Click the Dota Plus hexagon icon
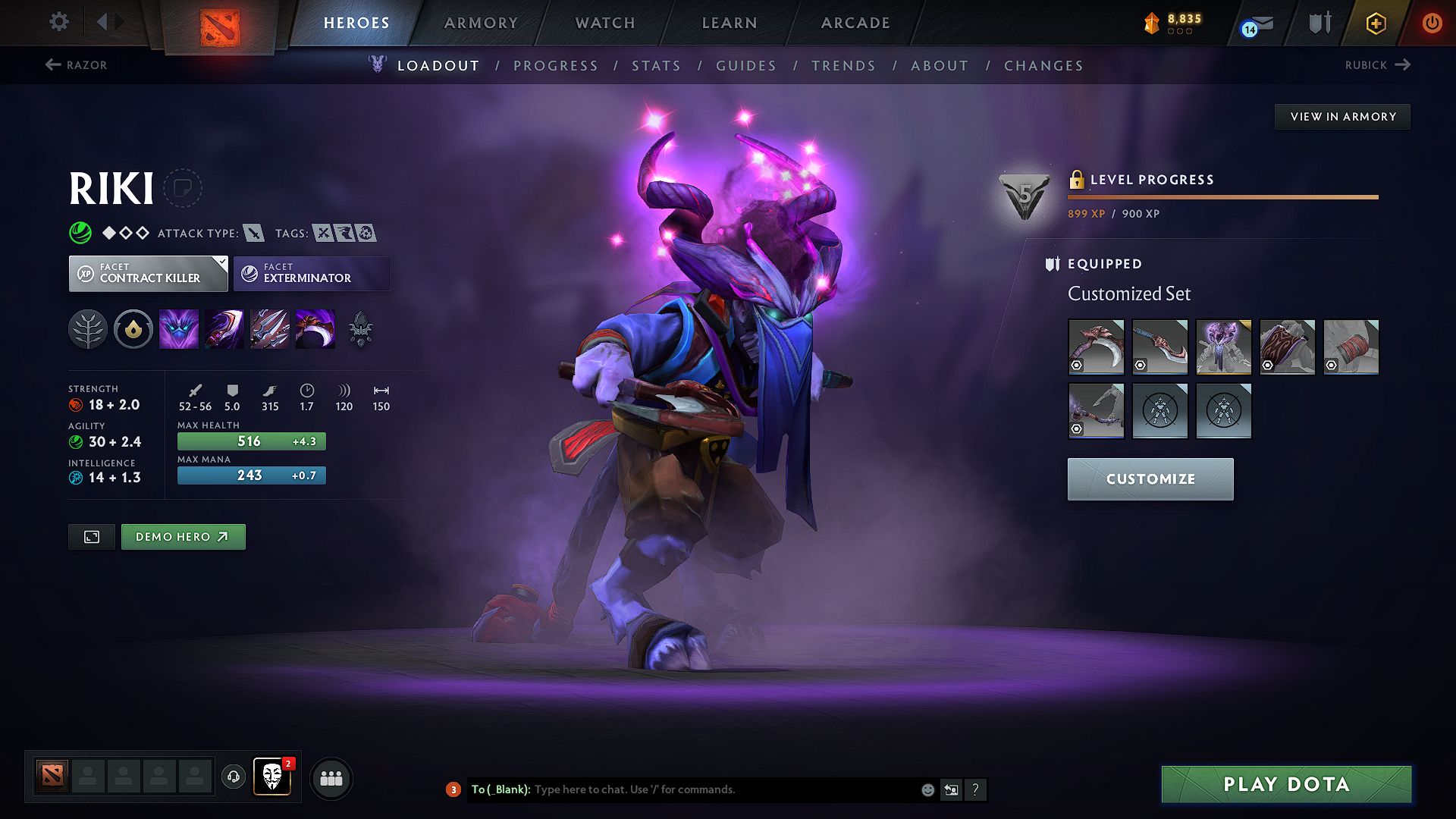Viewport: 1456px width, 819px height. 1375,23
